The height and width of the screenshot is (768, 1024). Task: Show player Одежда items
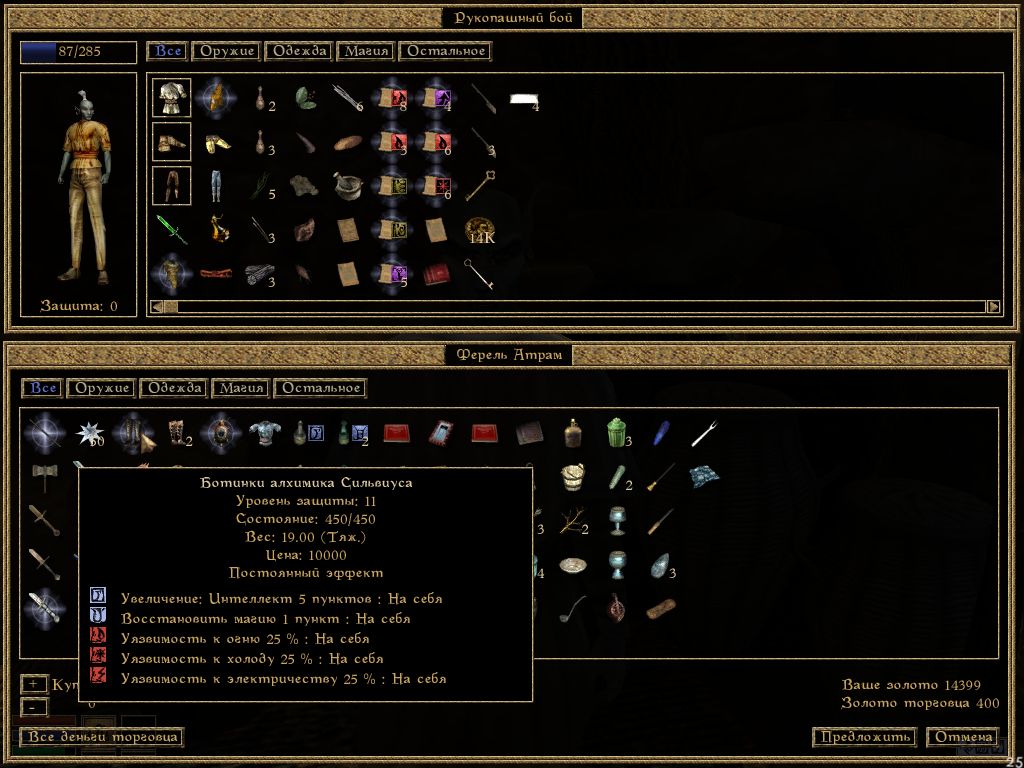tap(299, 51)
